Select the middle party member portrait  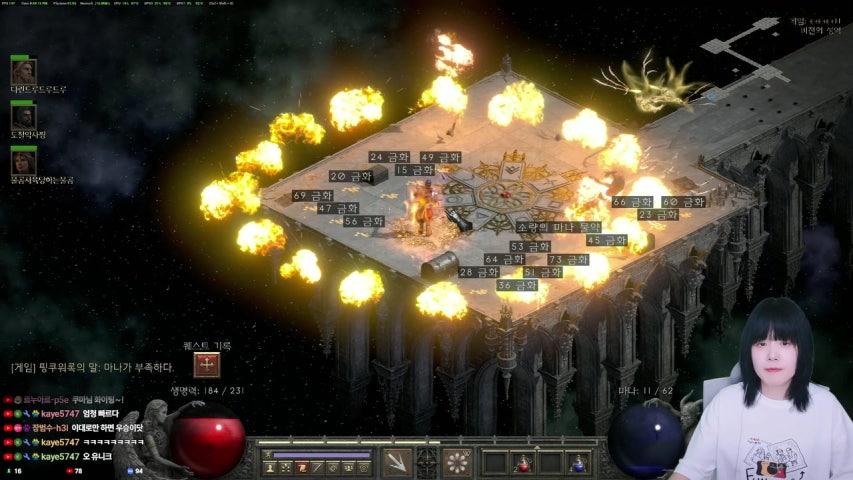pos(23,117)
